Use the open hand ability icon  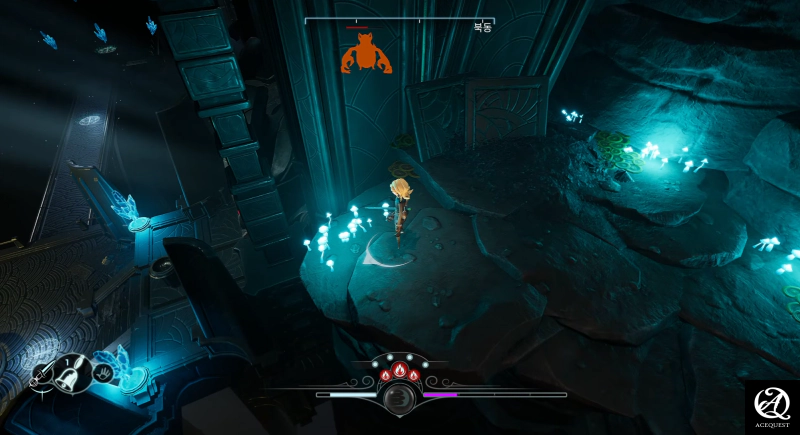click(x=104, y=374)
